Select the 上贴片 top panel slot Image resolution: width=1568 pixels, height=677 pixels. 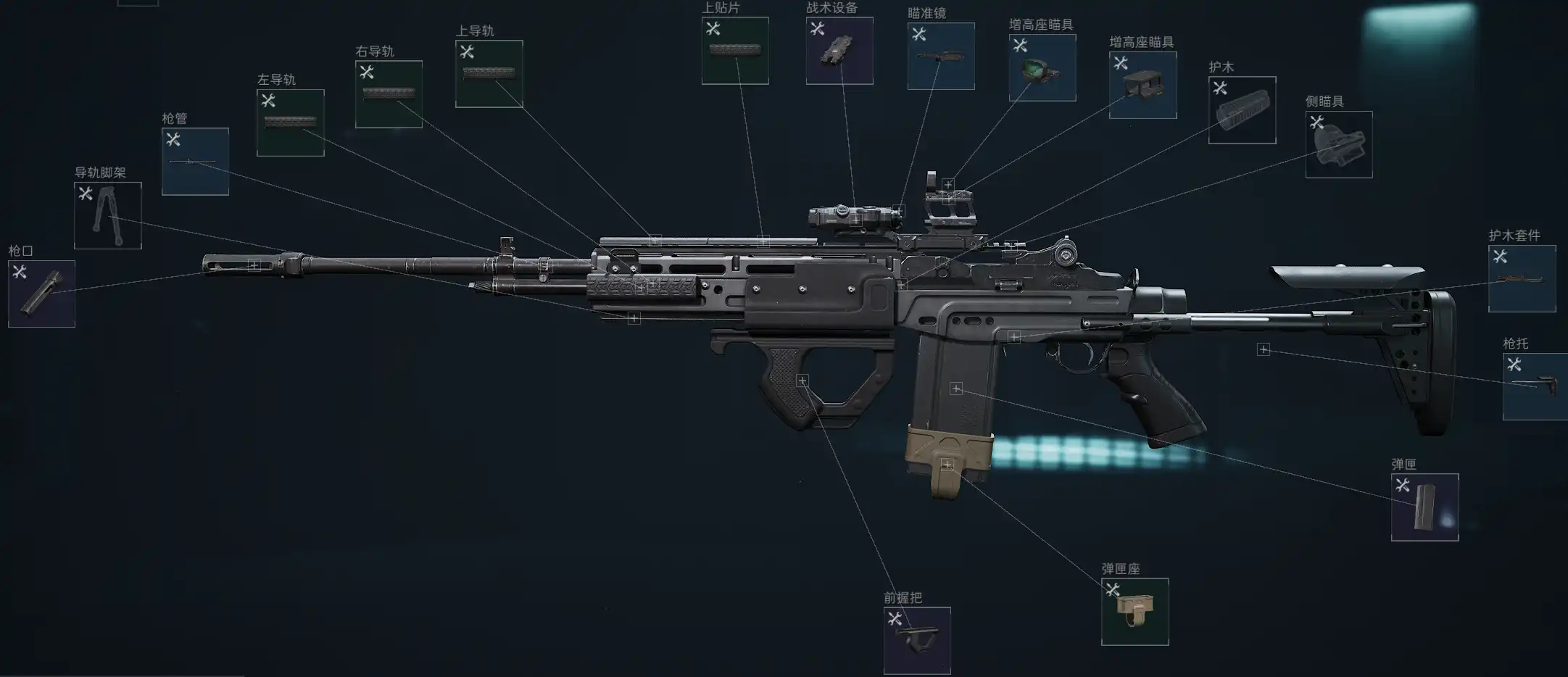click(735, 51)
